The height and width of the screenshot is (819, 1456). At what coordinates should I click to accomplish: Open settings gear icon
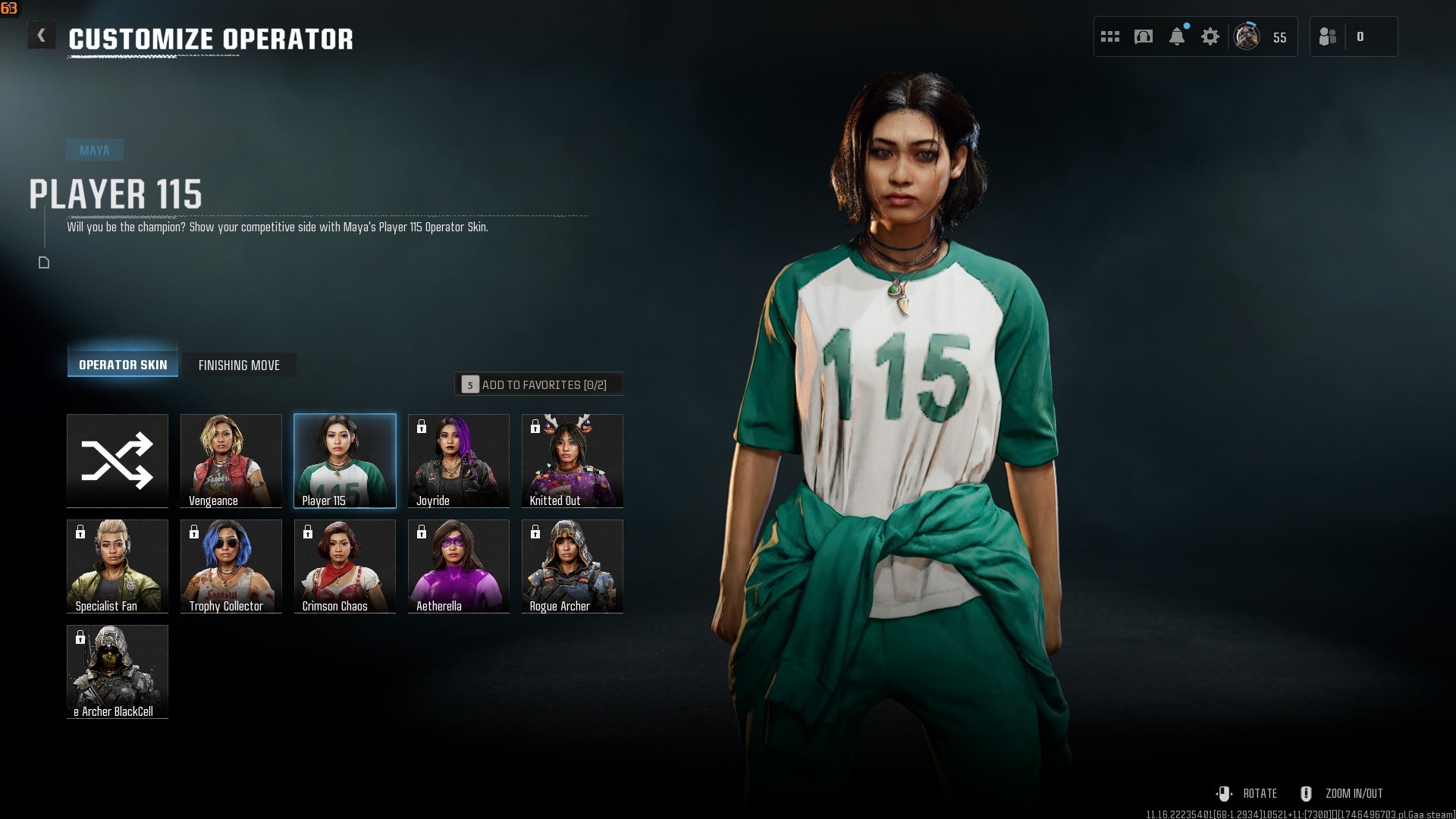click(1210, 36)
